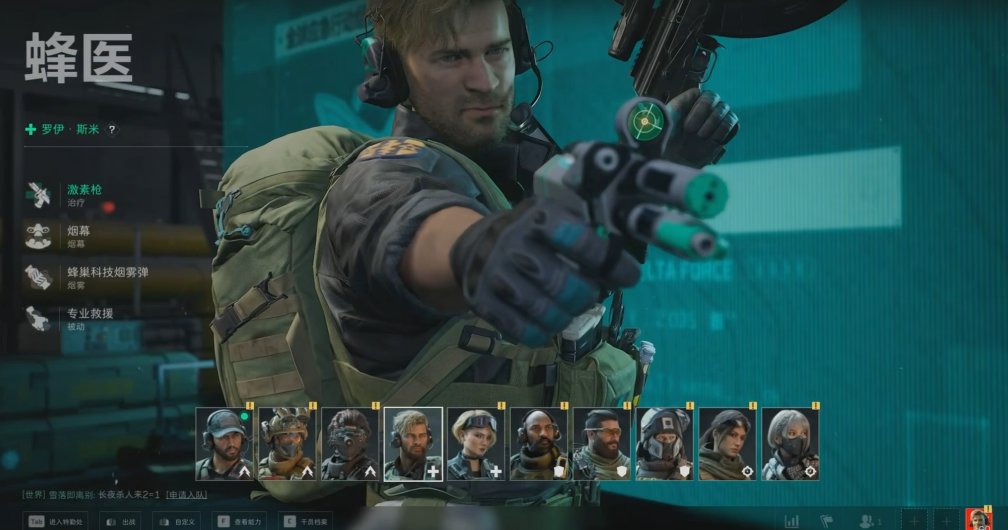Choose the bald bearded operator with headset
This screenshot has height=530, width=1008.
click(x=539, y=444)
